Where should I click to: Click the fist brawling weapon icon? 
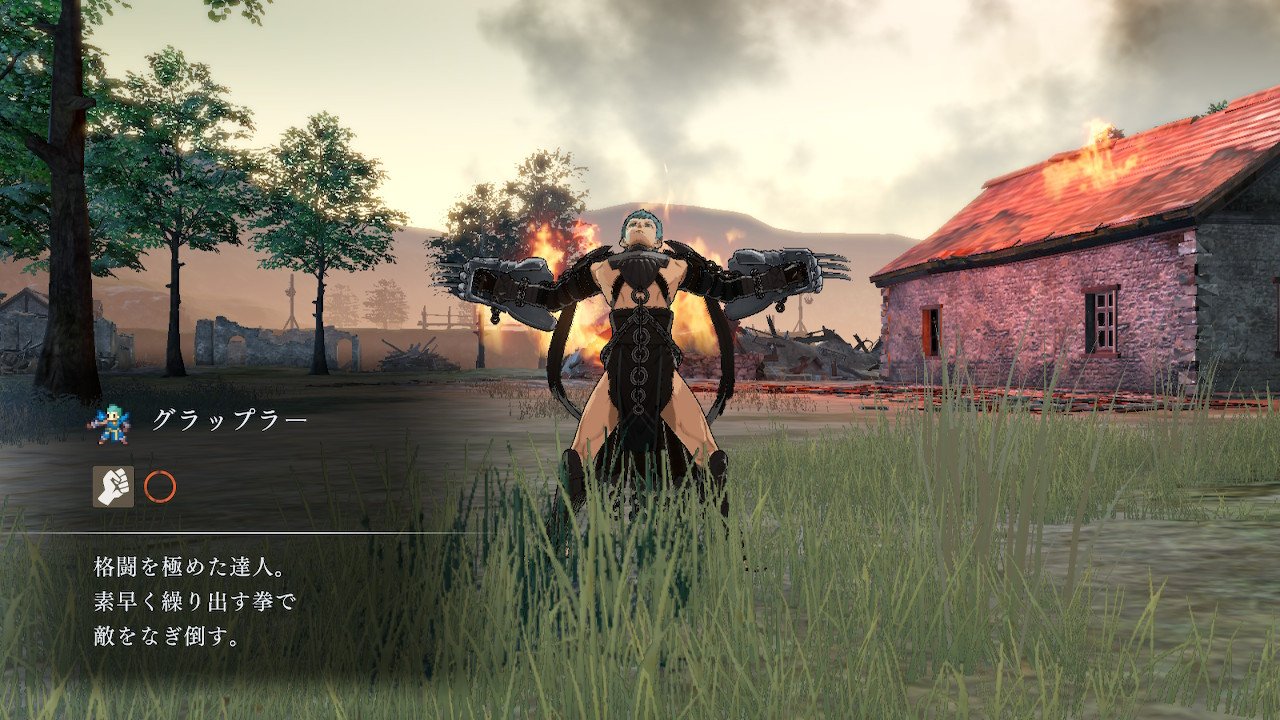pyautogui.click(x=113, y=487)
